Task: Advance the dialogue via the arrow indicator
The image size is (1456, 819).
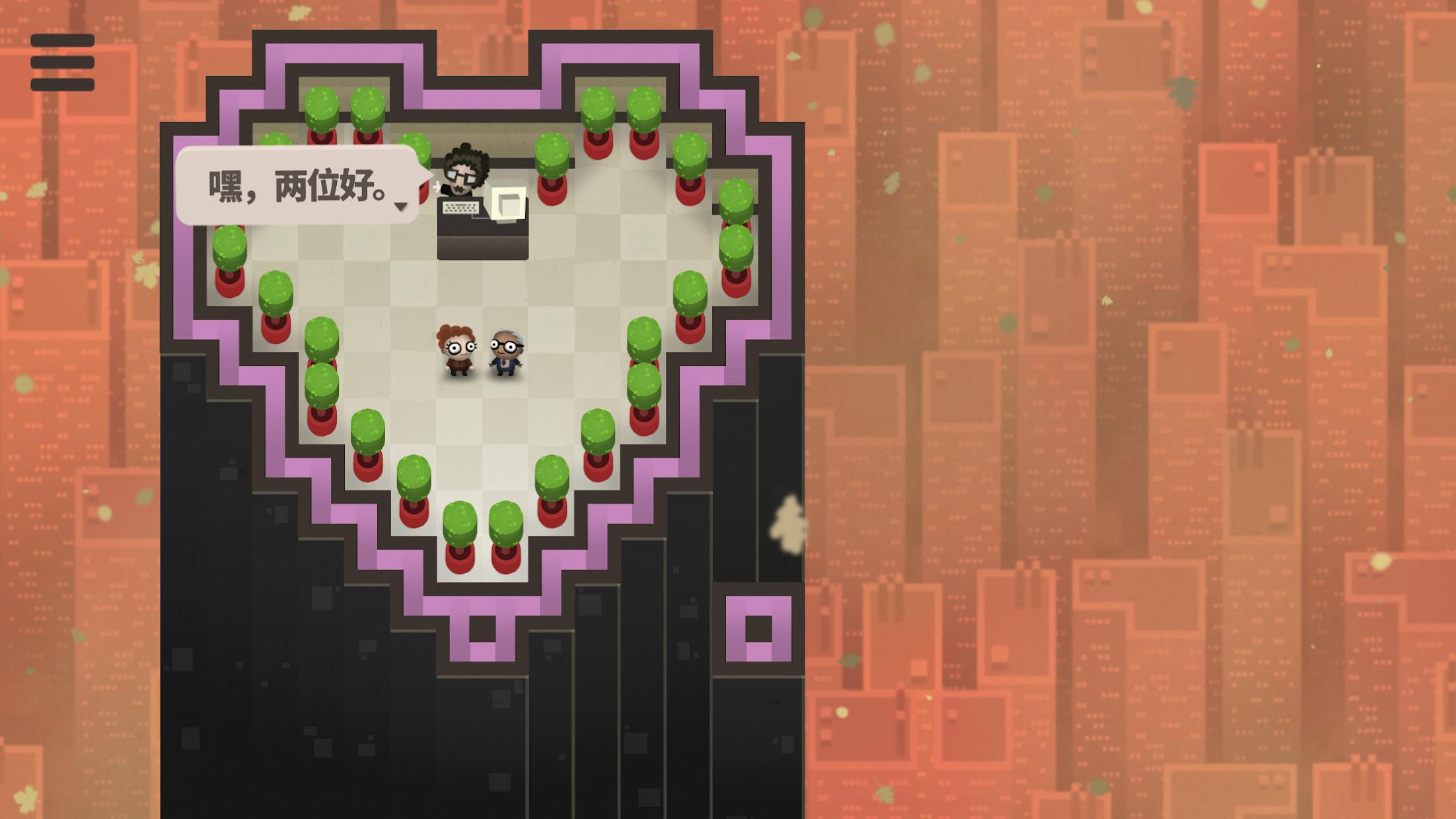Action: (400, 207)
